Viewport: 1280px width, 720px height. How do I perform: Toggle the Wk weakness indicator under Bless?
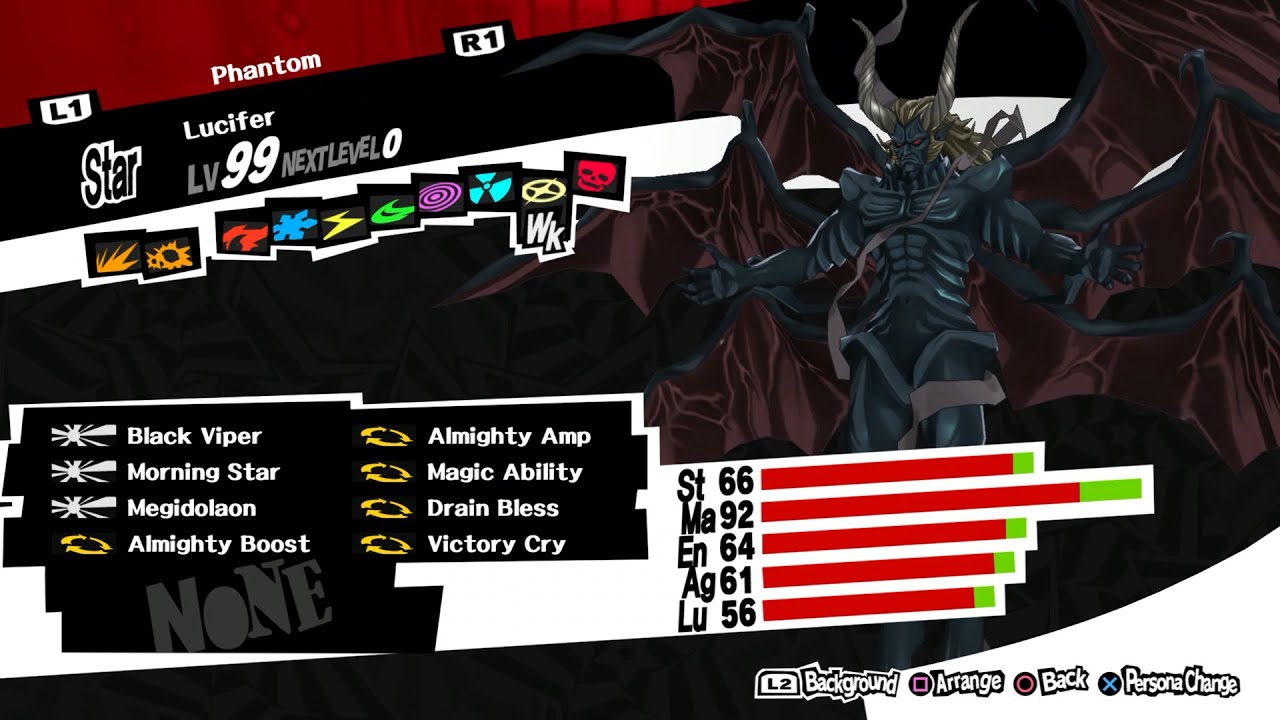click(544, 232)
